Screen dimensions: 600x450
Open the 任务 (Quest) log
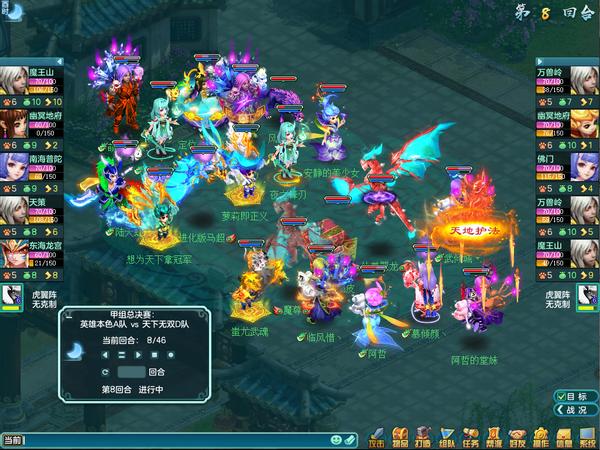(x=471, y=438)
